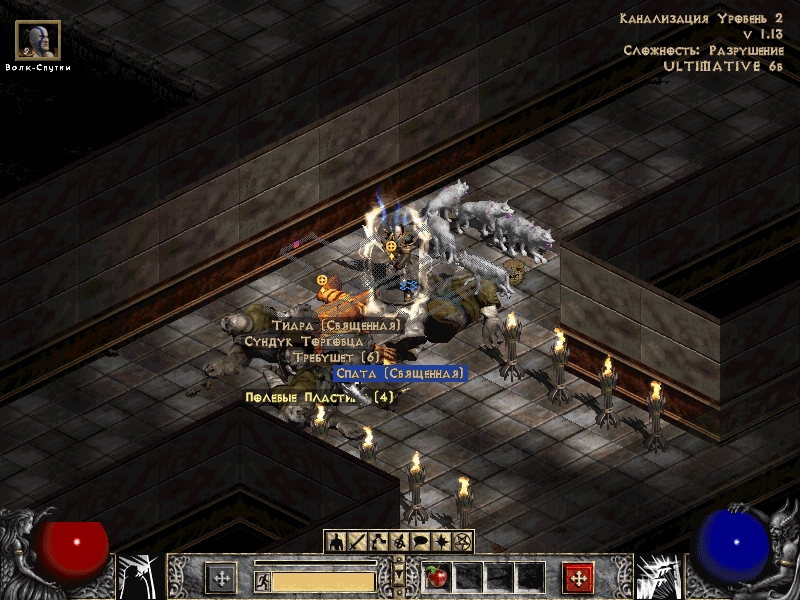
Task: Select the left-click skill button
Action: click(x=221, y=578)
